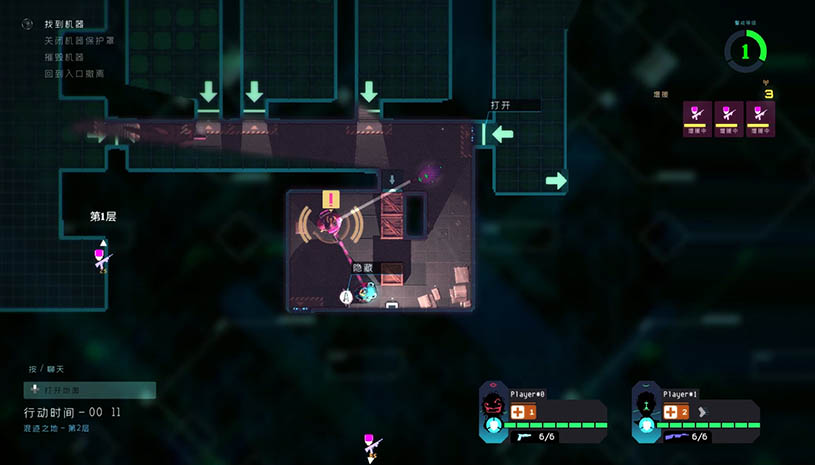The image size is (815, 465).
Task: Click Player#1's dark character portrait
Action: [x=645, y=404]
